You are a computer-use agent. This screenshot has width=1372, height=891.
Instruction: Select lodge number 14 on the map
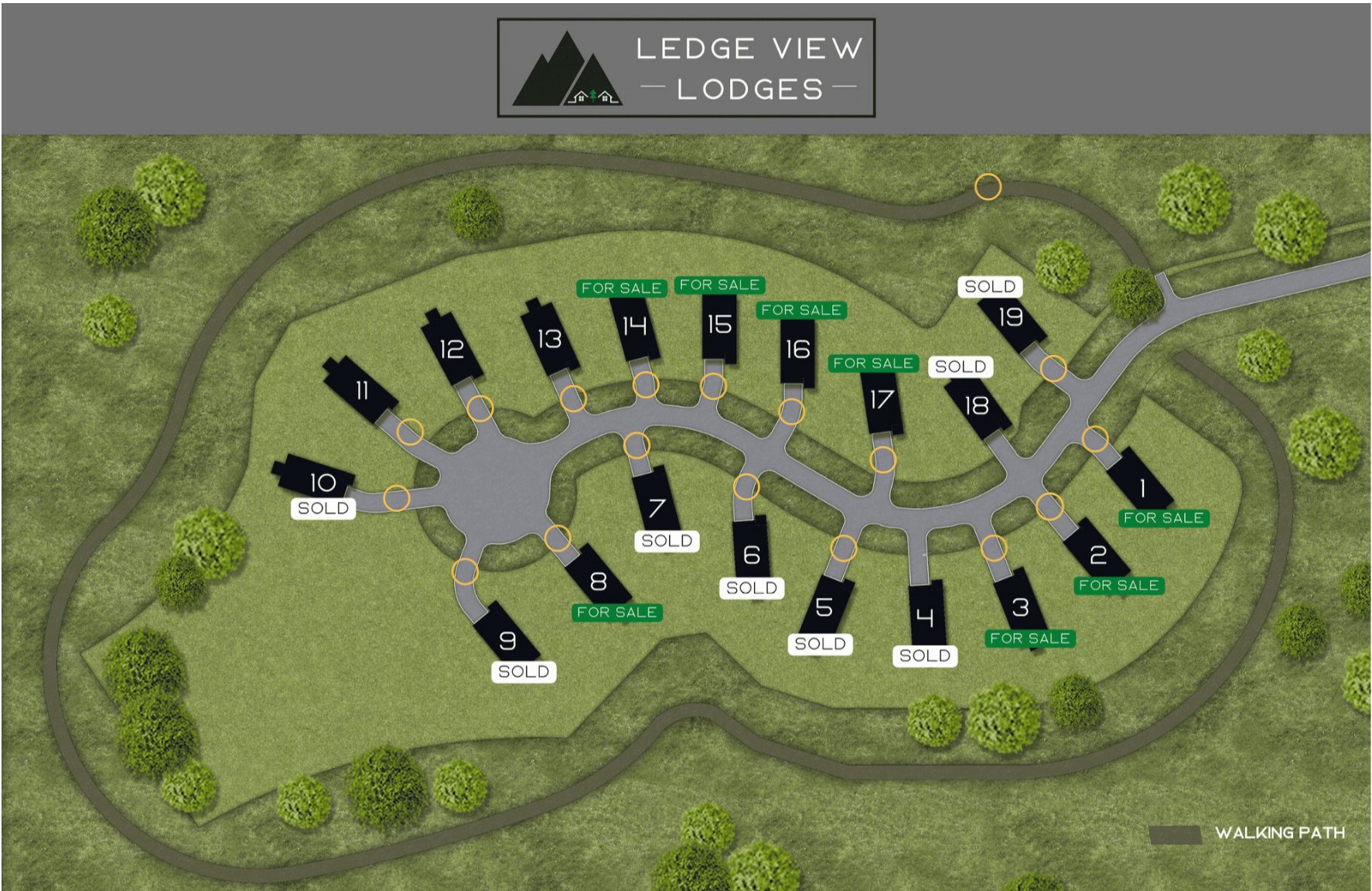(635, 327)
